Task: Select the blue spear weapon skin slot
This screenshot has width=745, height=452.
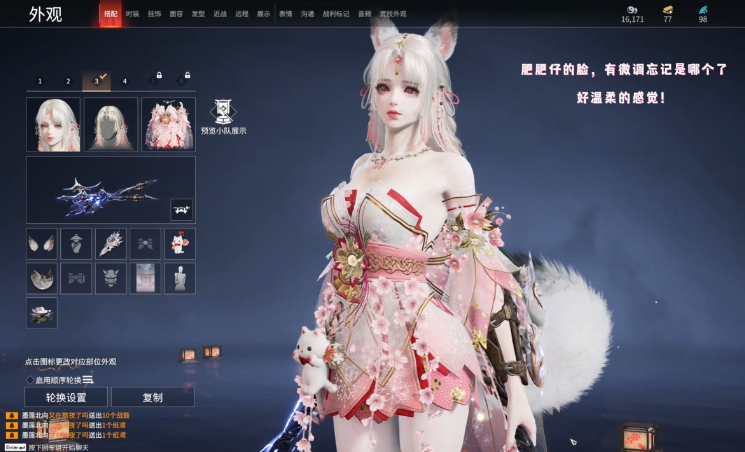Action: pyautogui.click(x=110, y=190)
